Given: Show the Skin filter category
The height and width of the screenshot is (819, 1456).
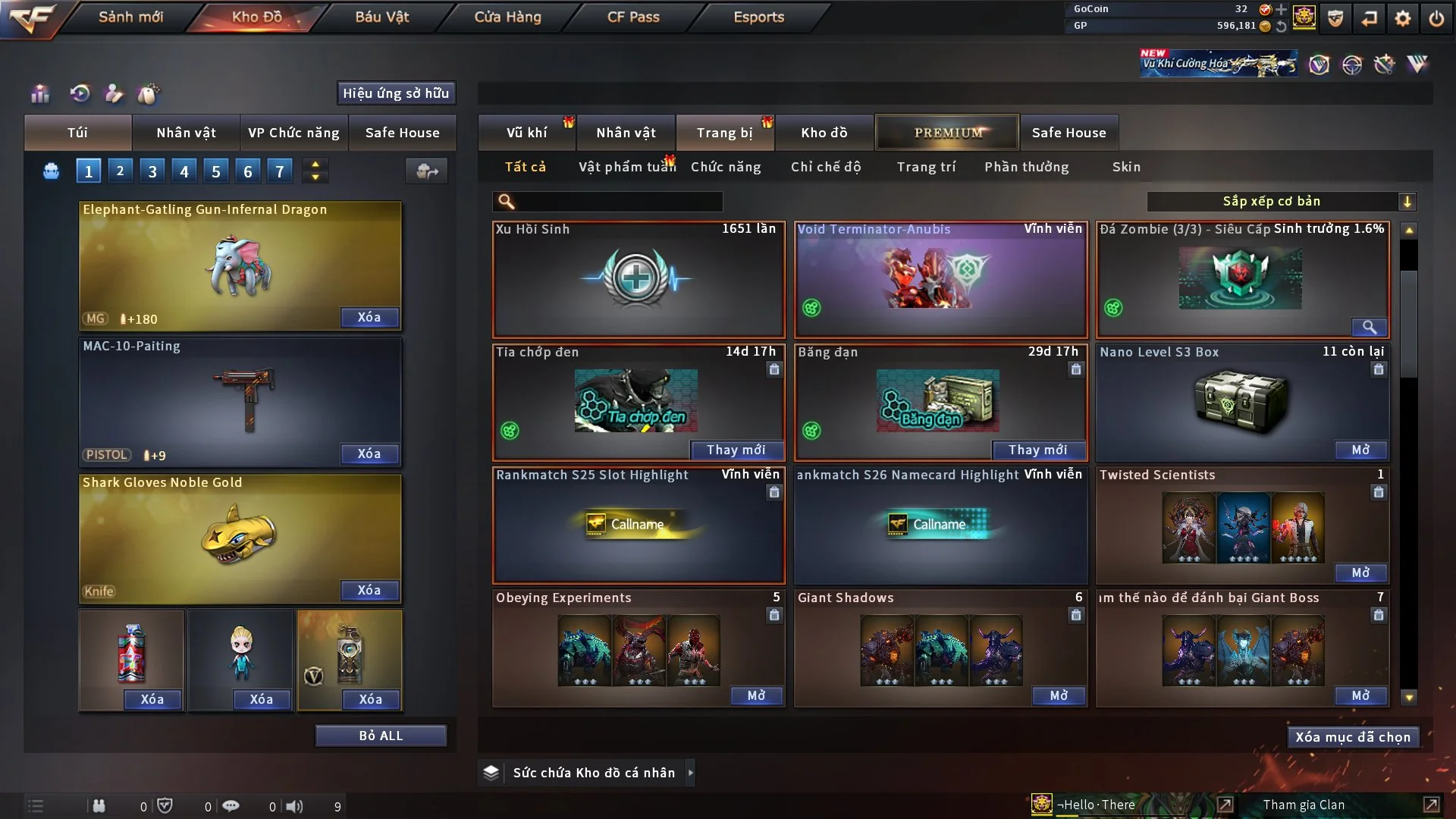Looking at the screenshot, I should [1126, 167].
